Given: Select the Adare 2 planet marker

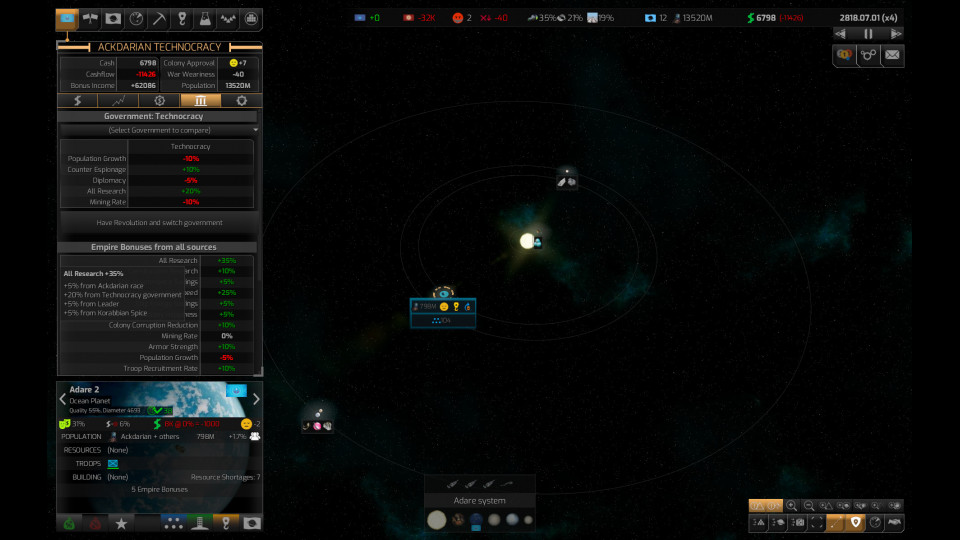Looking at the screenshot, I should click(x=442, y=294).
